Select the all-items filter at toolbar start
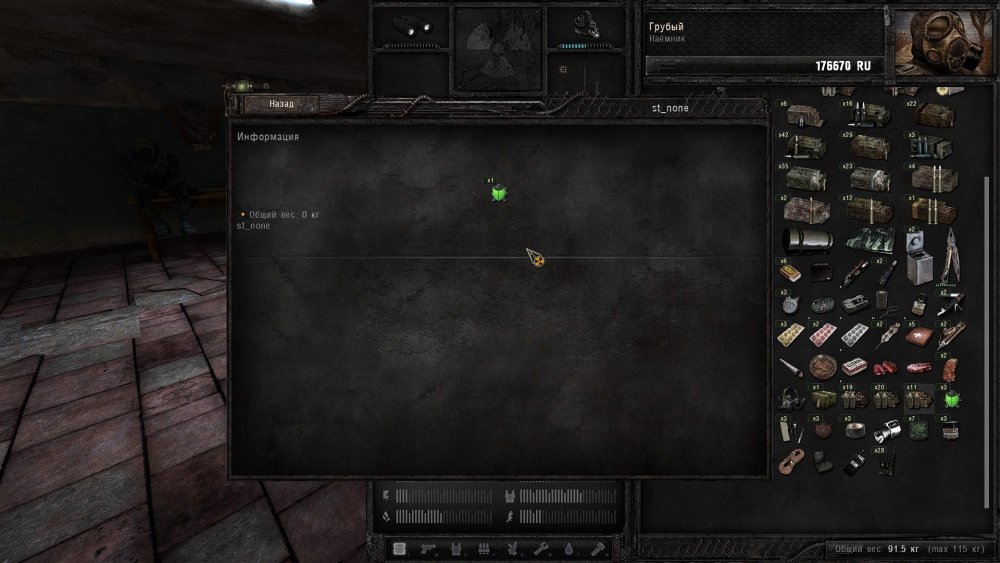This screenshot has width=1000, height=563. pyautogui.click(x=400, y=549)
